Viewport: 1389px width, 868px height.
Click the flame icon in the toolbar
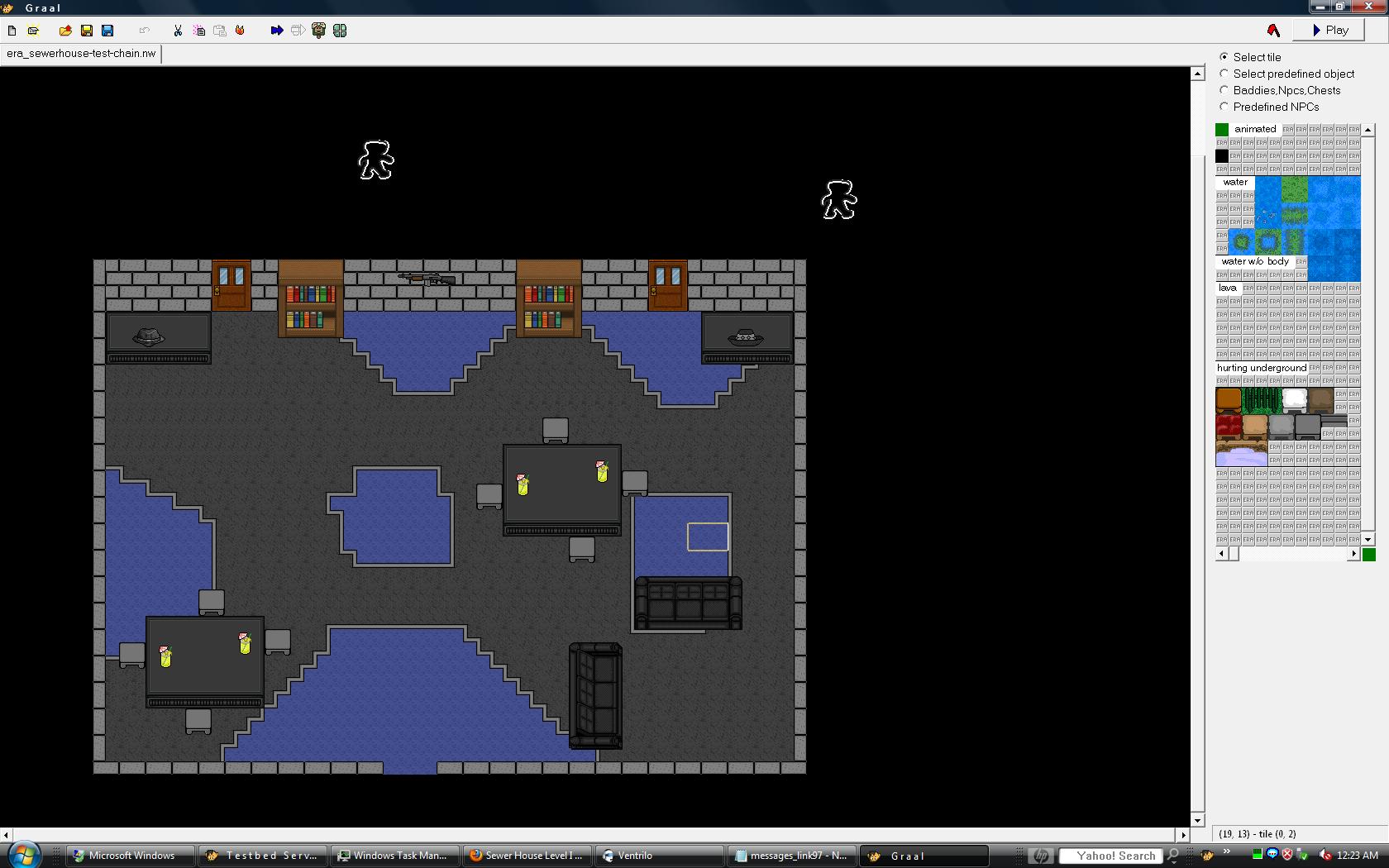pos(240,31)
